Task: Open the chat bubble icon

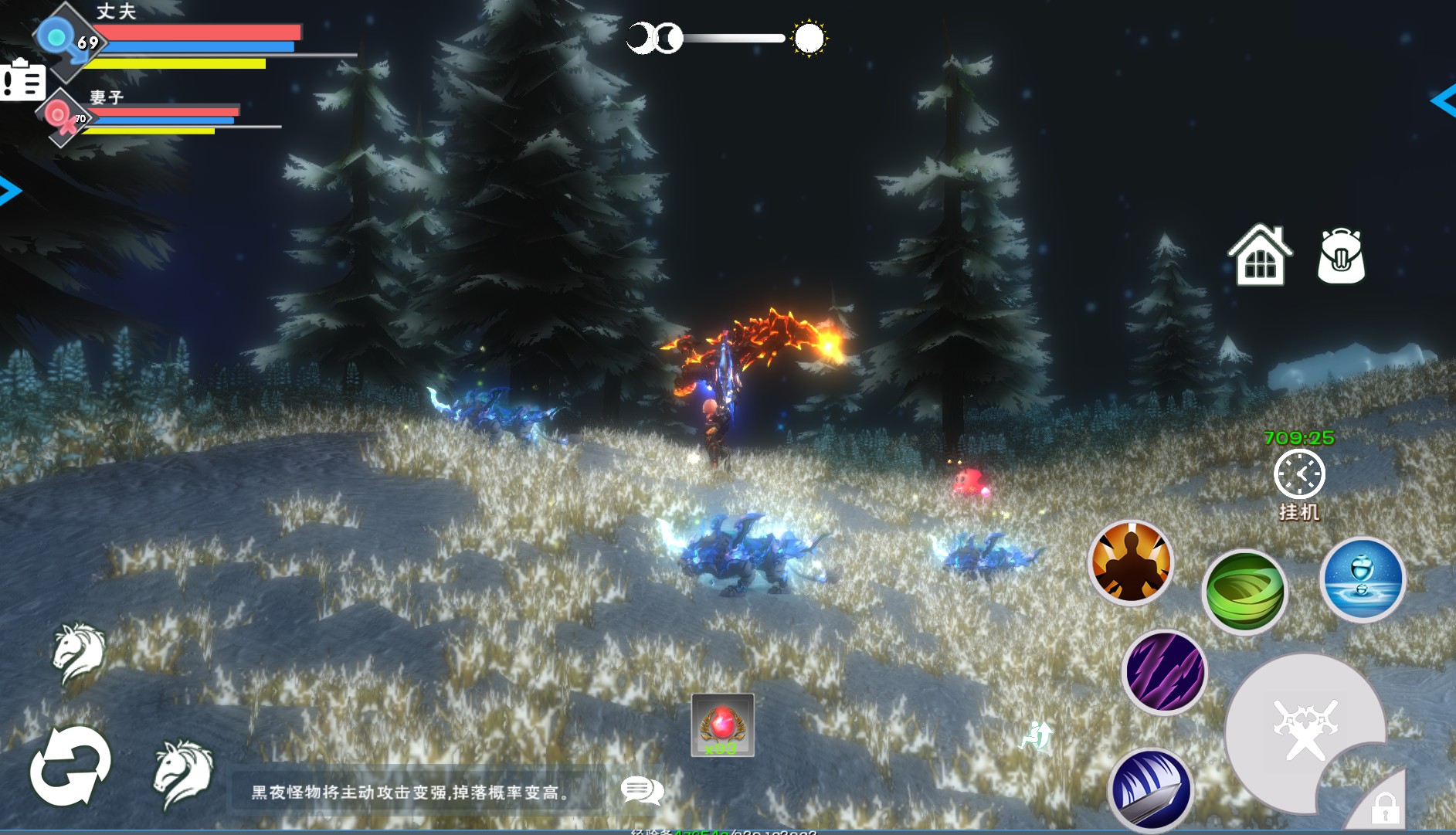Action: [x=642, y=790]
